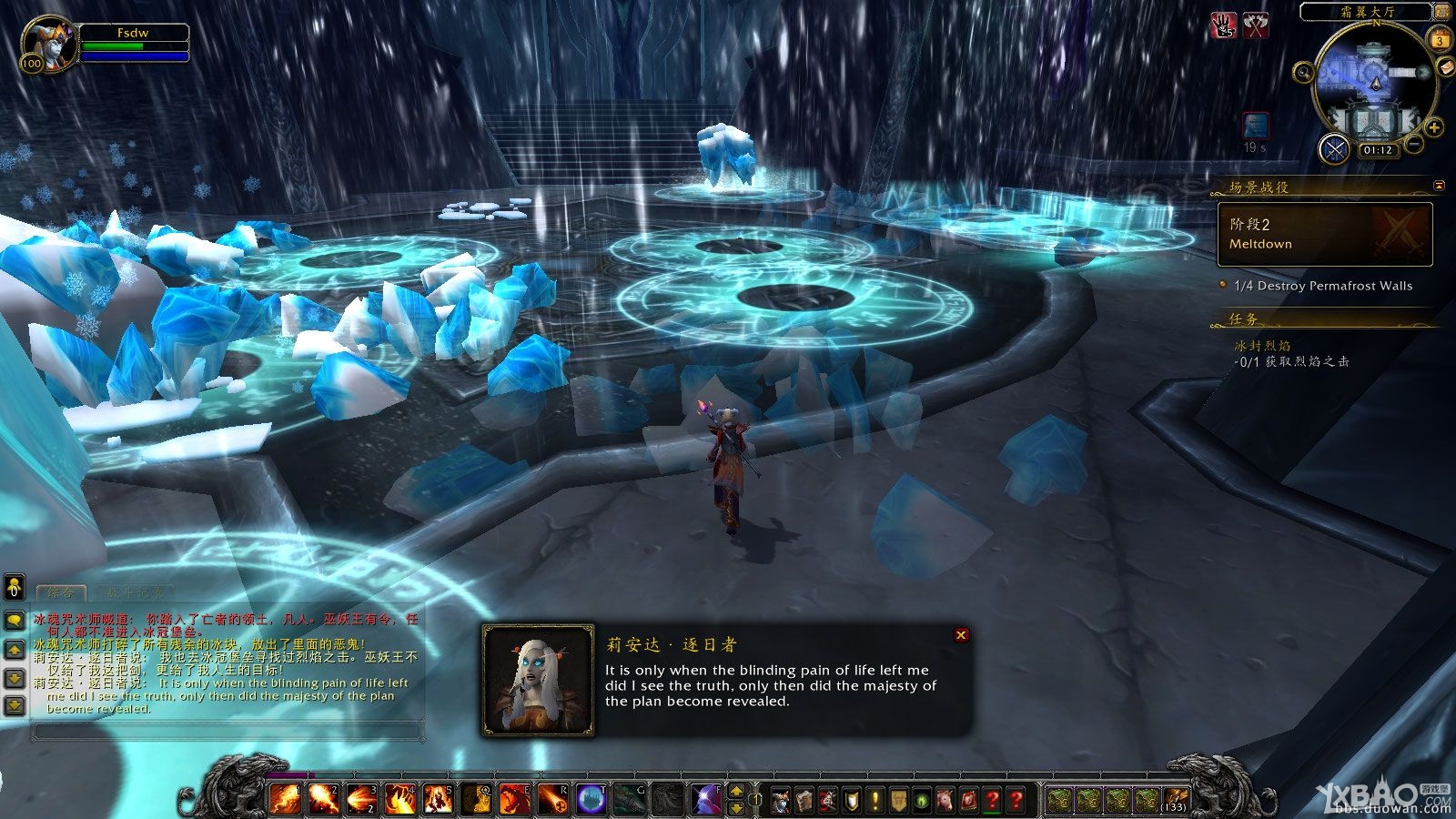Collapse the objective tracker header
Image resolution: width=1456 pixels, height=819 pixels.
(1439, 186)
